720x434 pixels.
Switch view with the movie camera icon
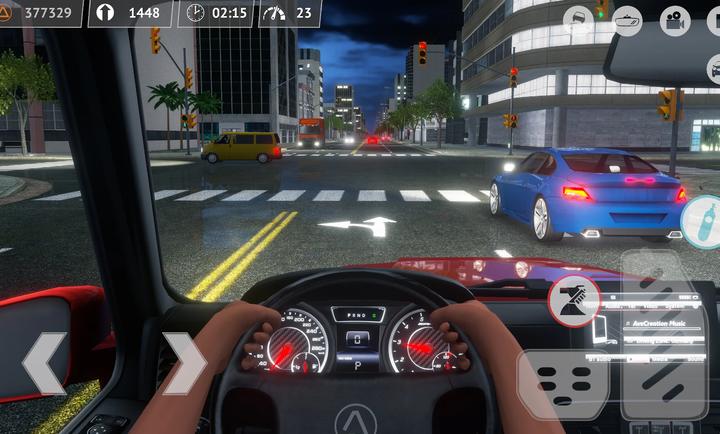tap(675, 19)
